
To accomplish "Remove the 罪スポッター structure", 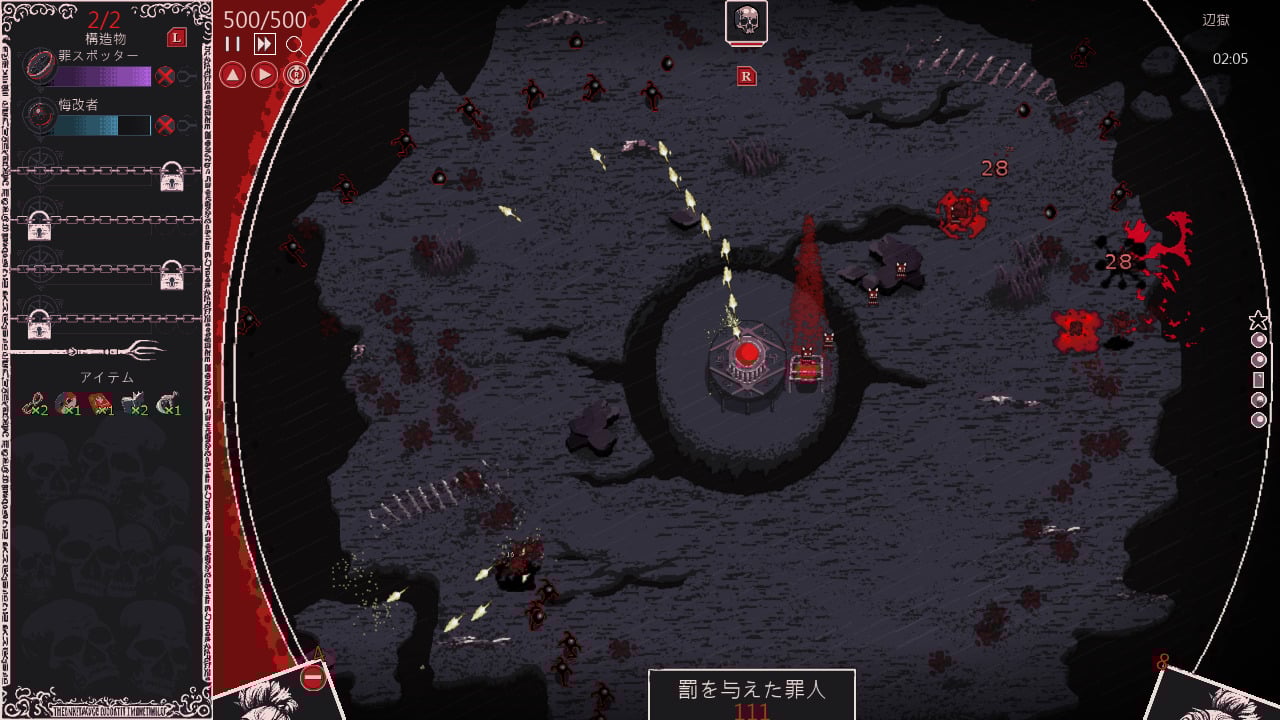I will (166, 77).
